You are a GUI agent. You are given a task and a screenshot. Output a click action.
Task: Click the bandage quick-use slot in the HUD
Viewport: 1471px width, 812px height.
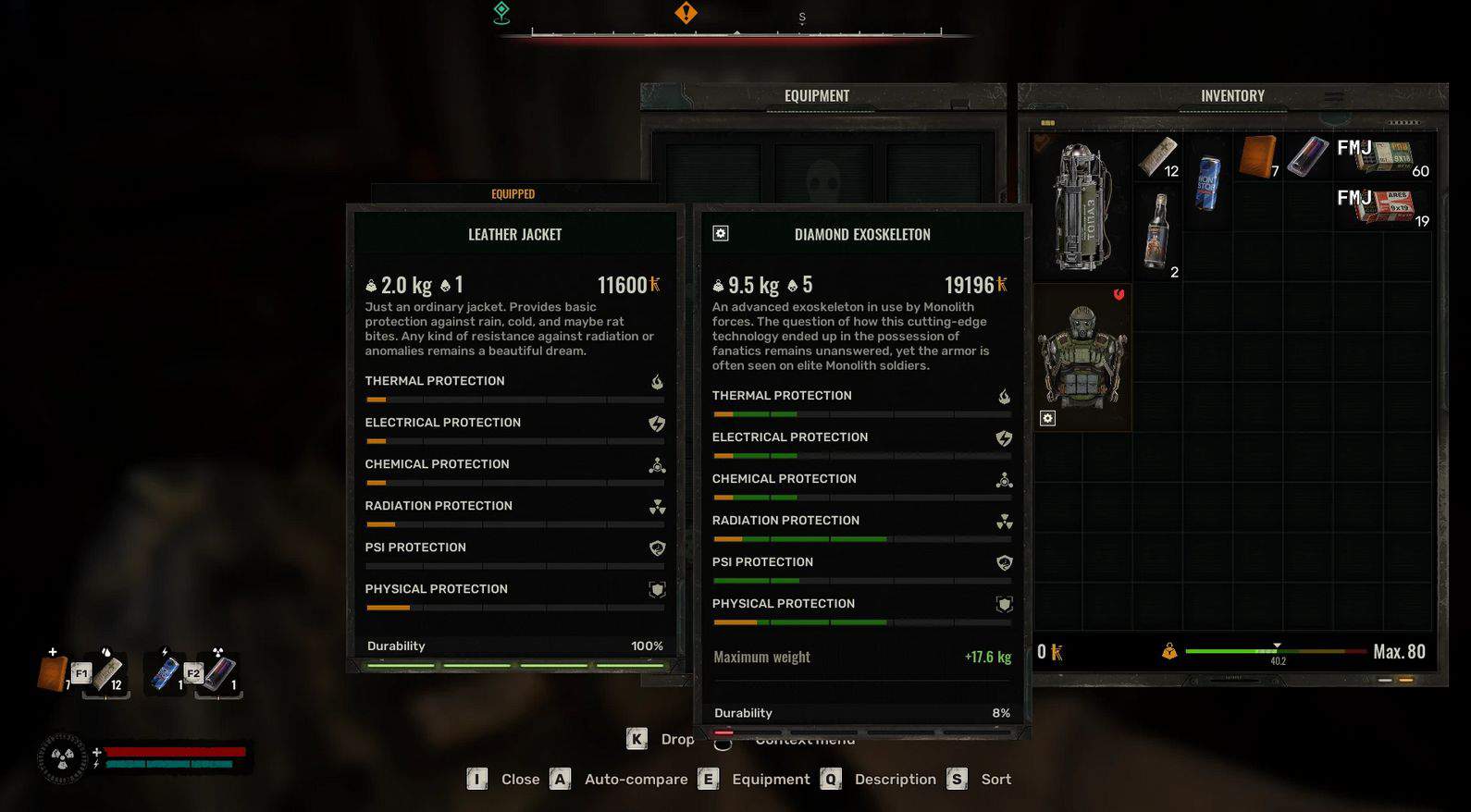[x=108, y=672]
